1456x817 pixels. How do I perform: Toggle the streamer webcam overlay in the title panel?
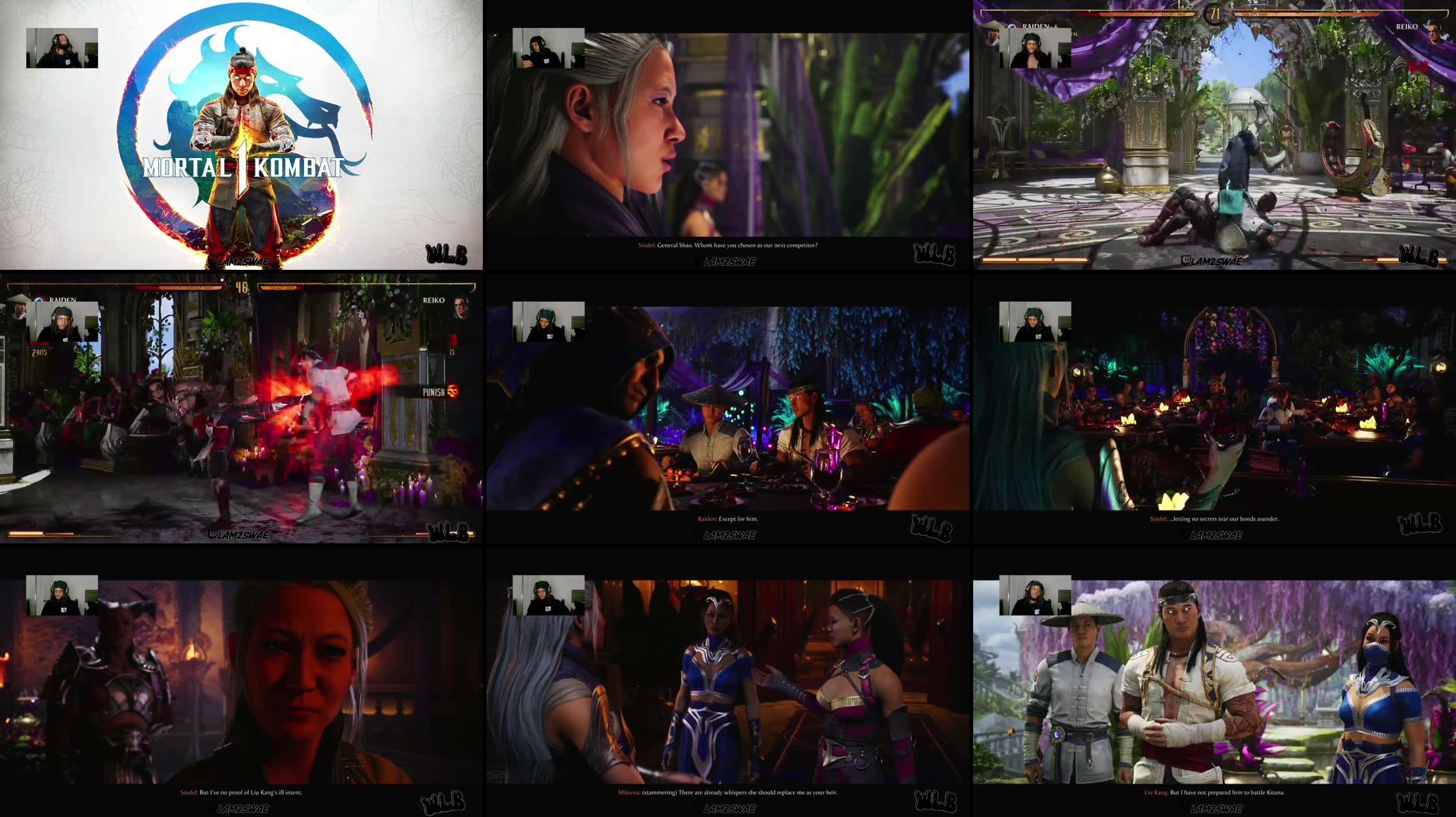point(62,49)
